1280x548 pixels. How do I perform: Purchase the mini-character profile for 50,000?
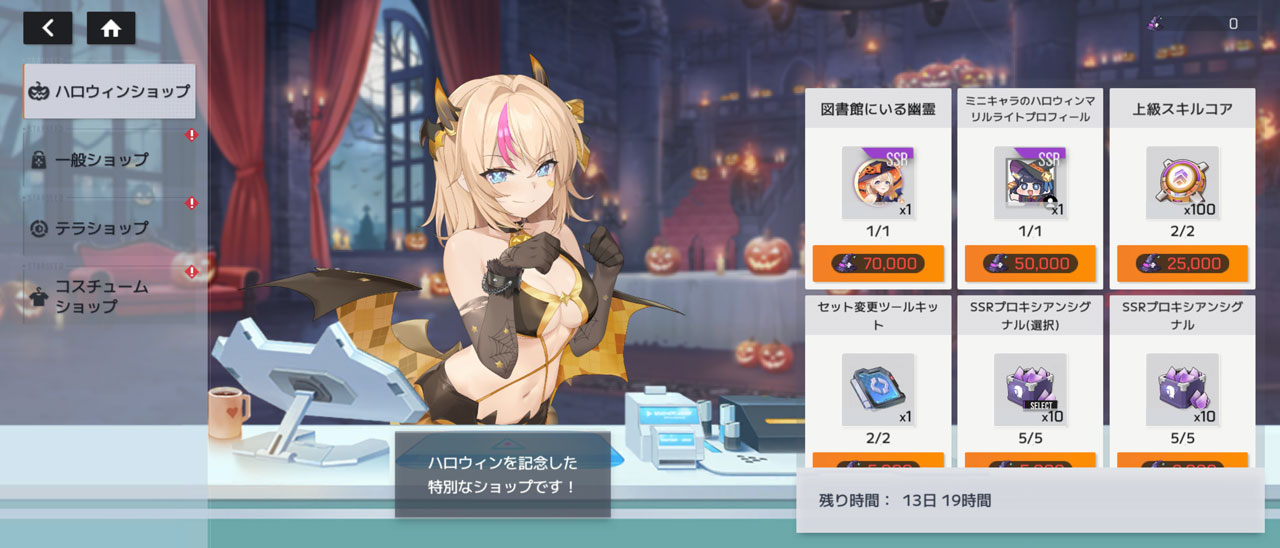[1029, 263]
